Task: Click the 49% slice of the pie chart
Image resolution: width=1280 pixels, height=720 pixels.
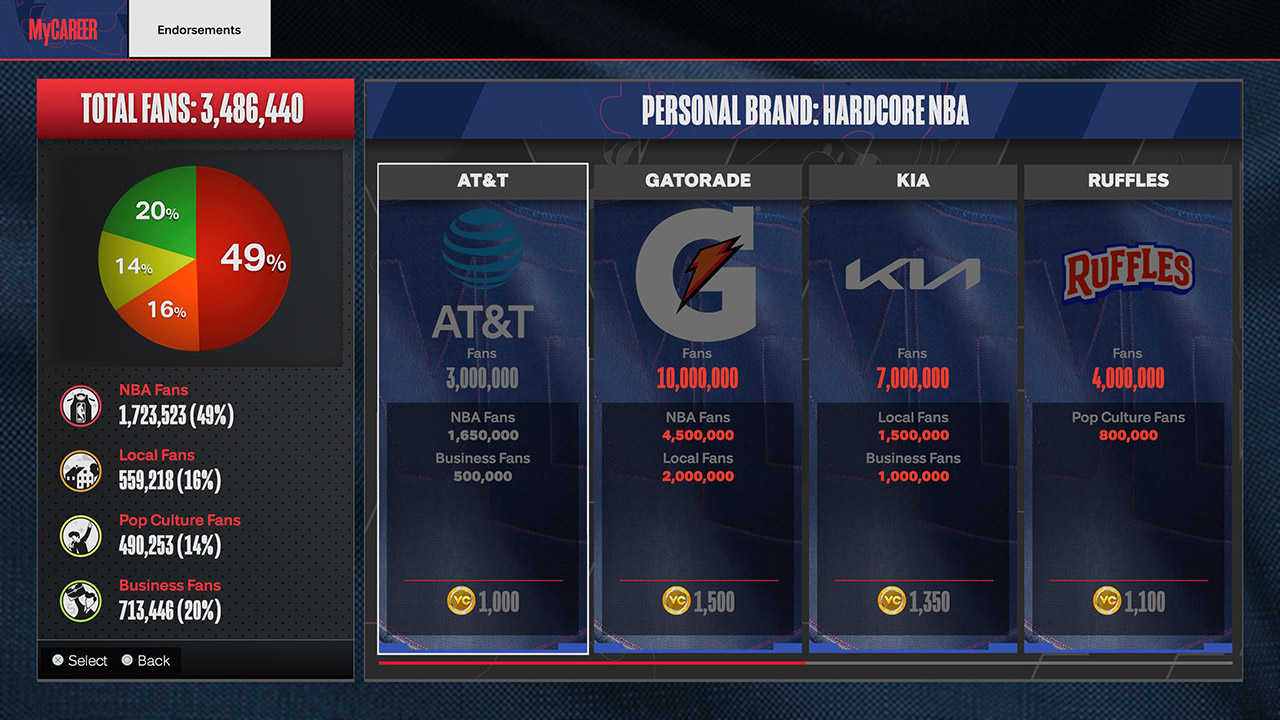Action: coord(255,260)
